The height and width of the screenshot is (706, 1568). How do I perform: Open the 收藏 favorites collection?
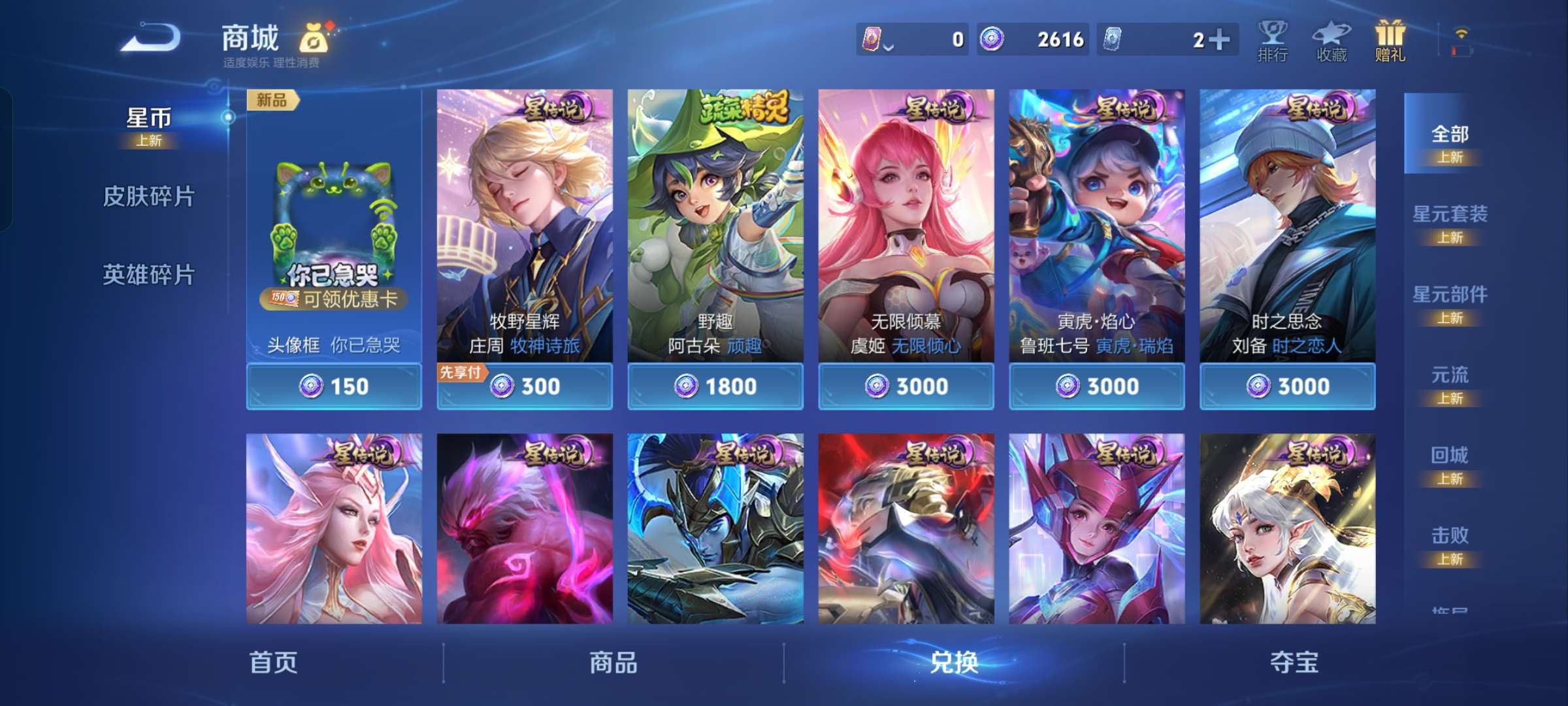click(x=1331, y=41)
